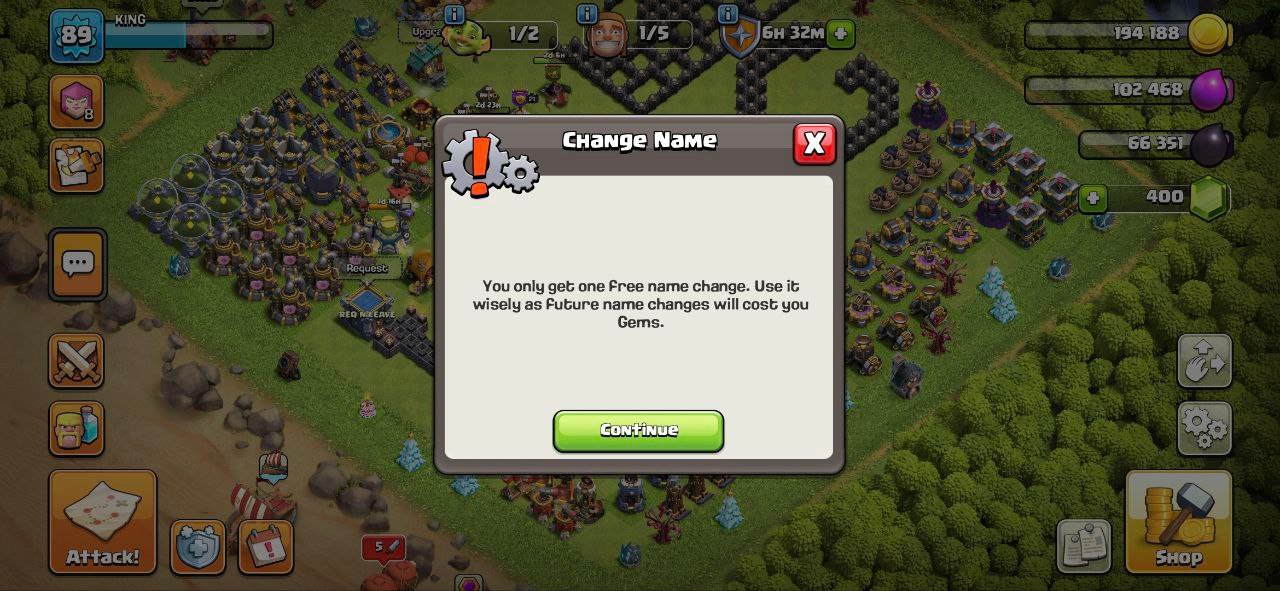
Task: Open the chat speech bubble panel
Action: click(77, 265)
